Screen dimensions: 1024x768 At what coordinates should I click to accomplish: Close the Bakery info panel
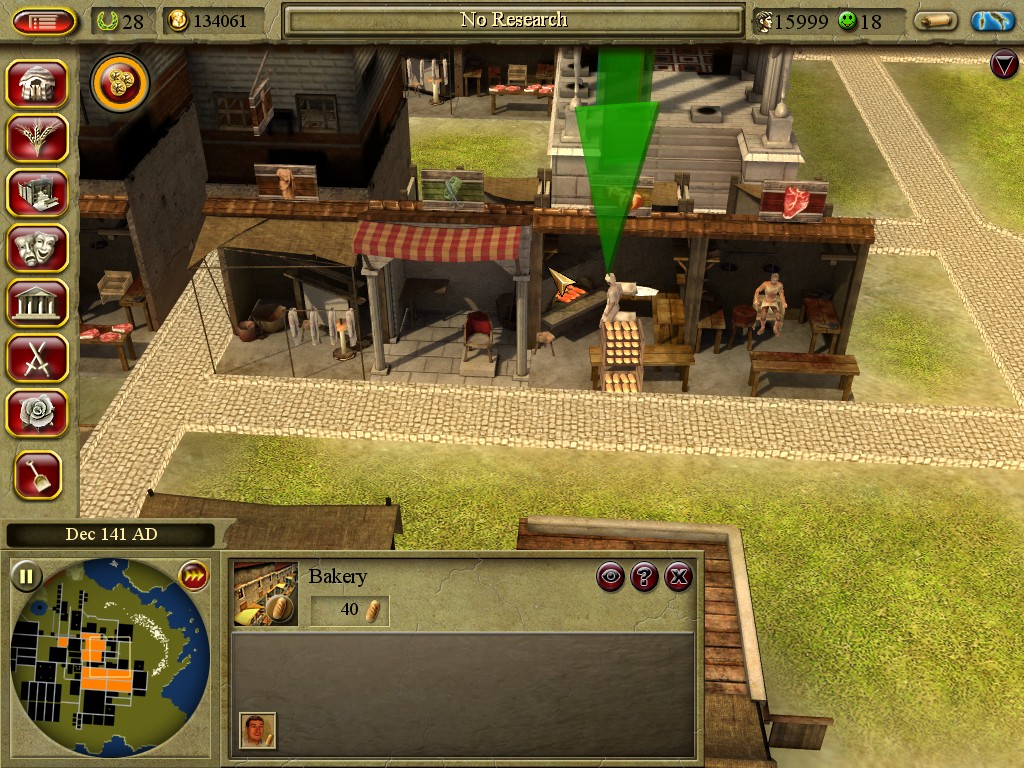tap(678, 576)
